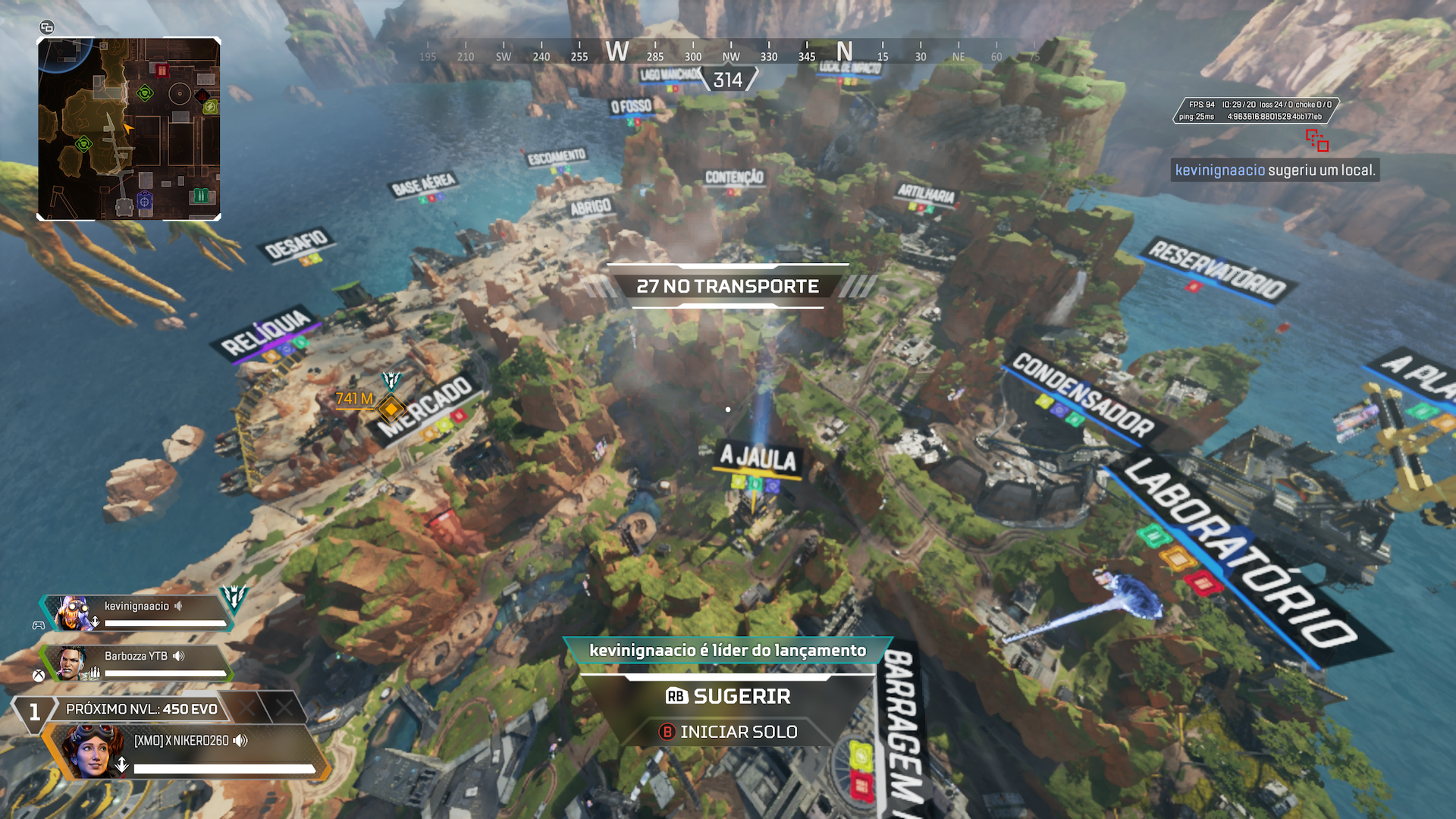Click the minimap in the corner

click(x=129, y=129)
